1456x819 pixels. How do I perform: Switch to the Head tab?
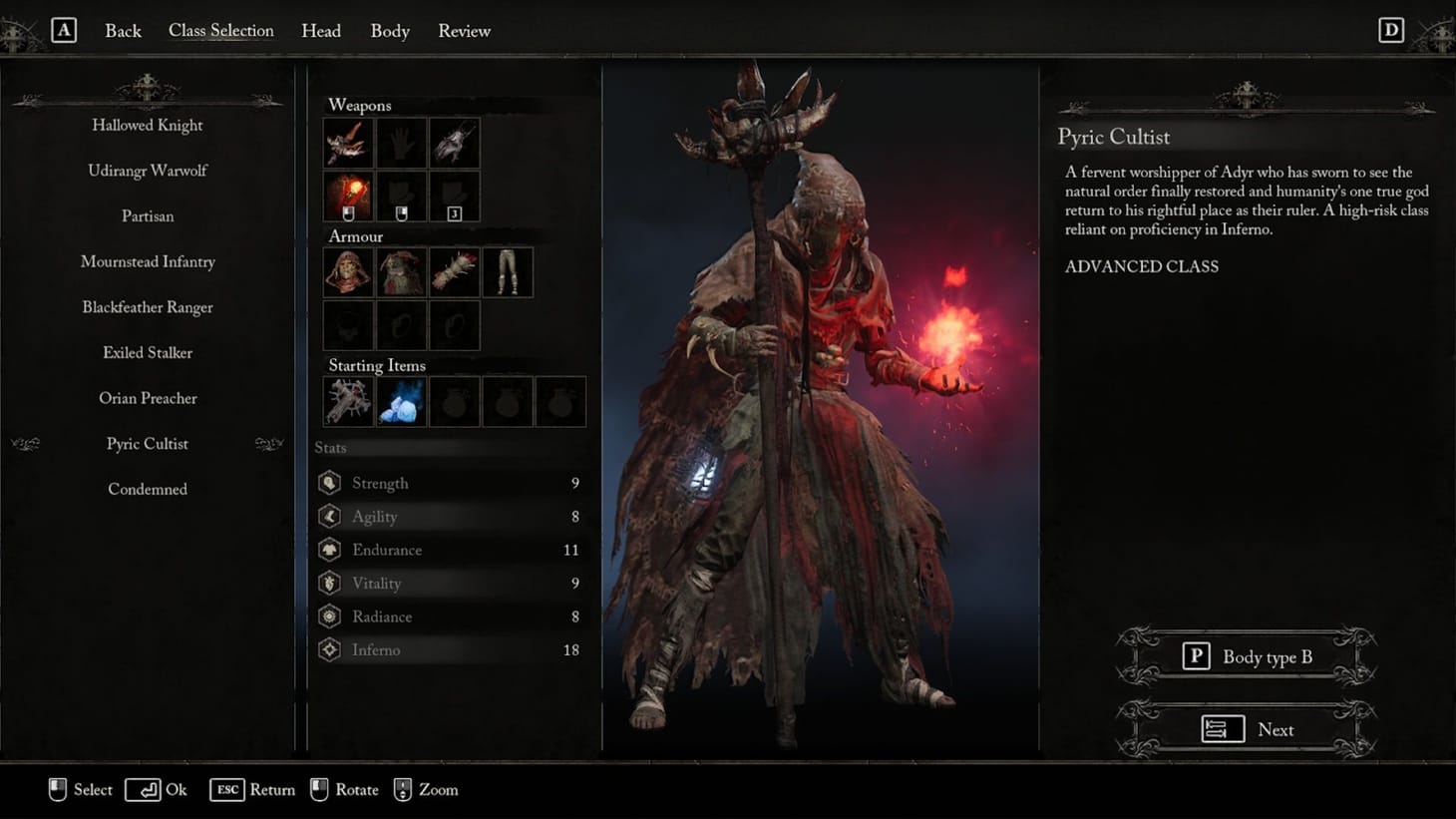click(x=321, y=31)
